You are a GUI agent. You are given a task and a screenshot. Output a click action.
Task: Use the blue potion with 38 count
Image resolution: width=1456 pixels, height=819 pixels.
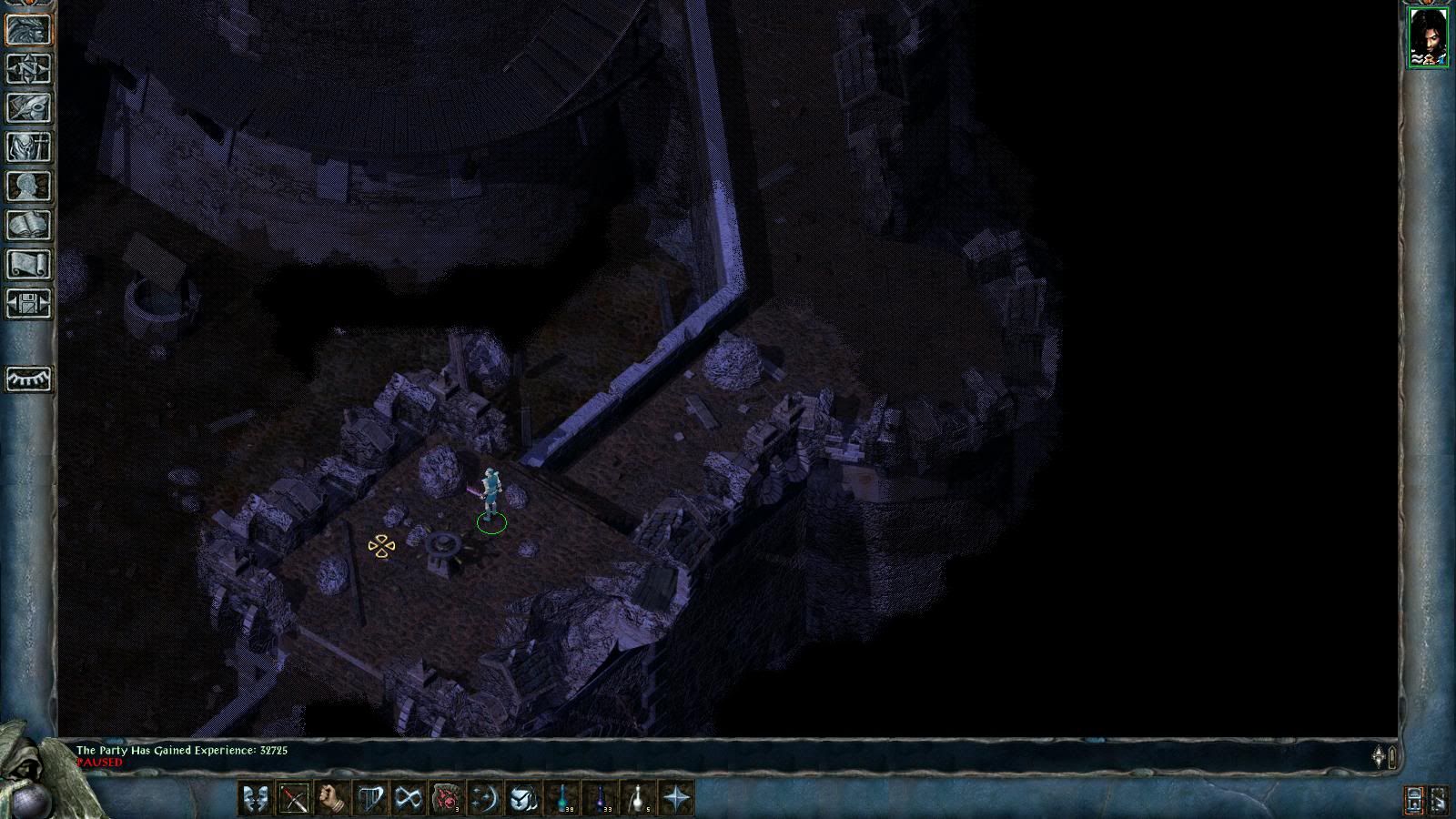click(562, 798)
